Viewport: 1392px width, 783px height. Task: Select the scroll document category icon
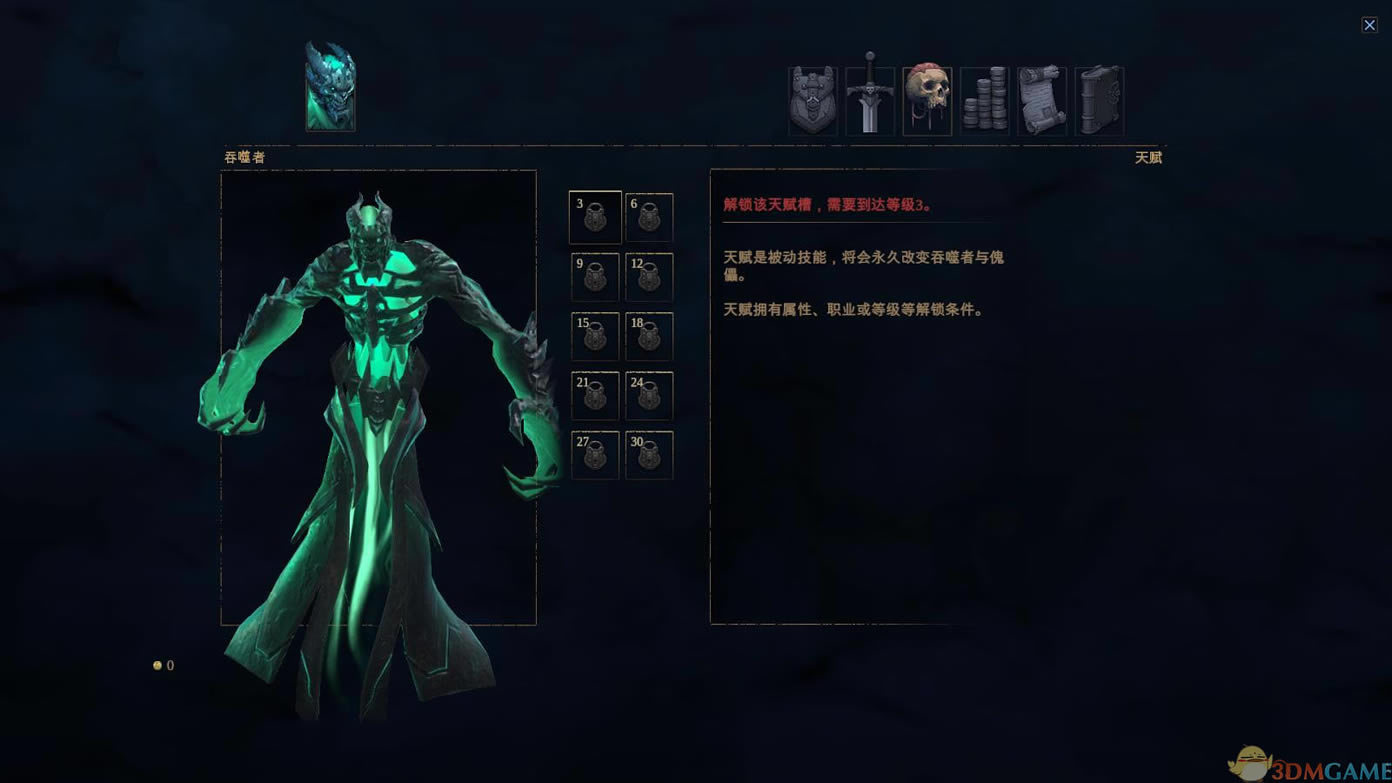click(1043, 99)
